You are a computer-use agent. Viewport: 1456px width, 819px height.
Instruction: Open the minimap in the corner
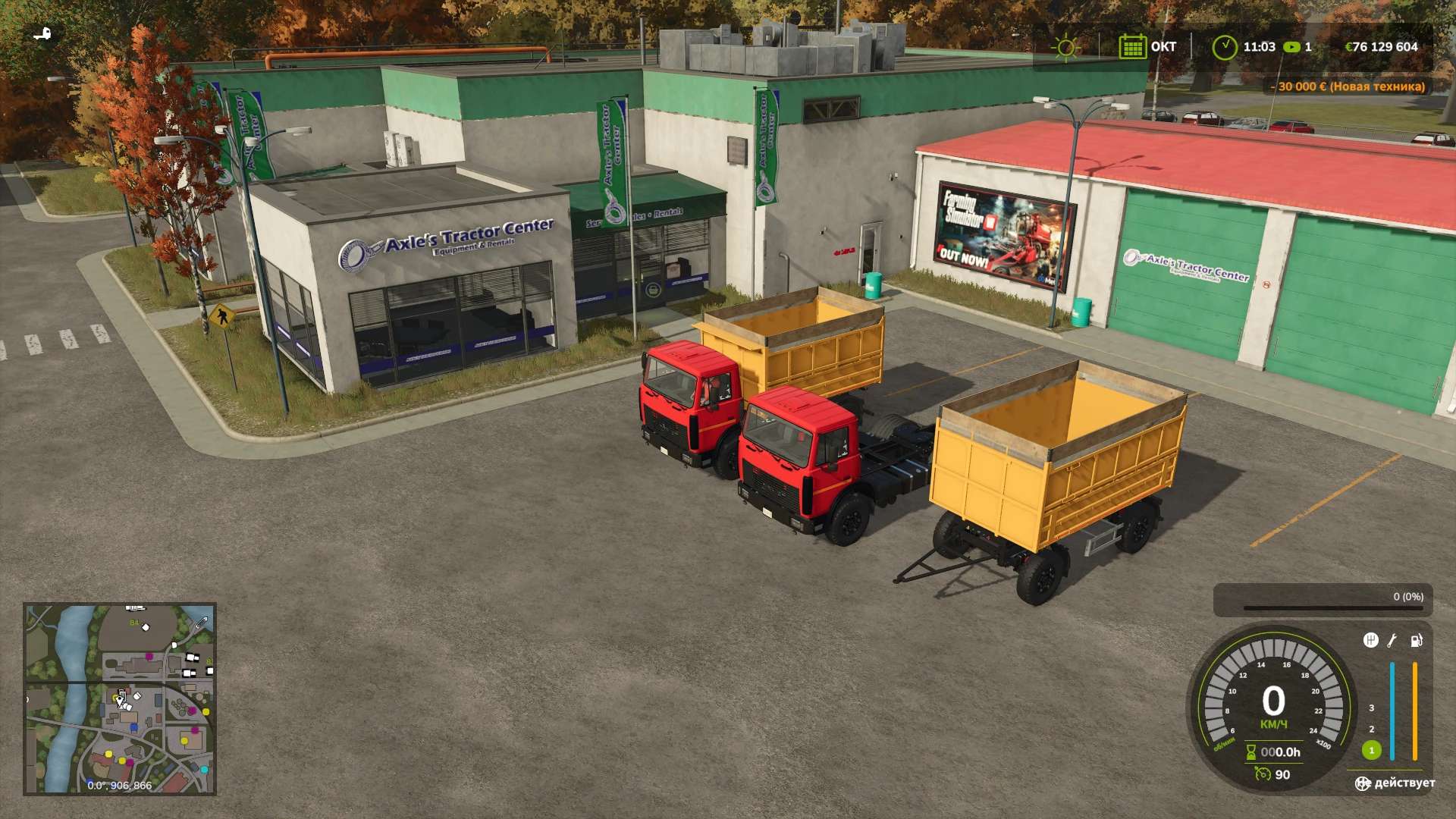[120, 698]
